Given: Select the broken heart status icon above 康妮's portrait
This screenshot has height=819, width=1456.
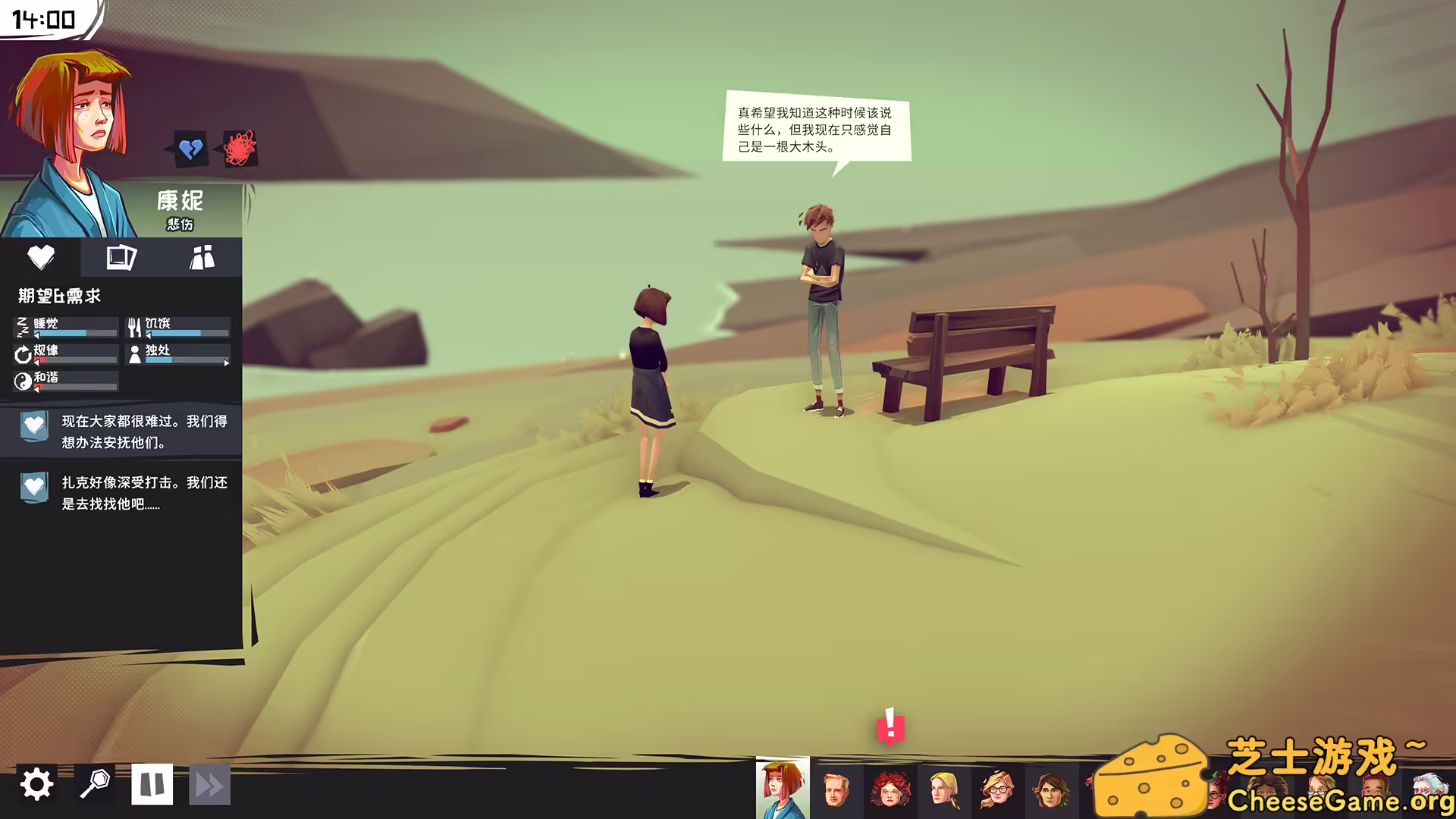Looking at the screenshot, I should pyautogui.click(x=190, y=148).
